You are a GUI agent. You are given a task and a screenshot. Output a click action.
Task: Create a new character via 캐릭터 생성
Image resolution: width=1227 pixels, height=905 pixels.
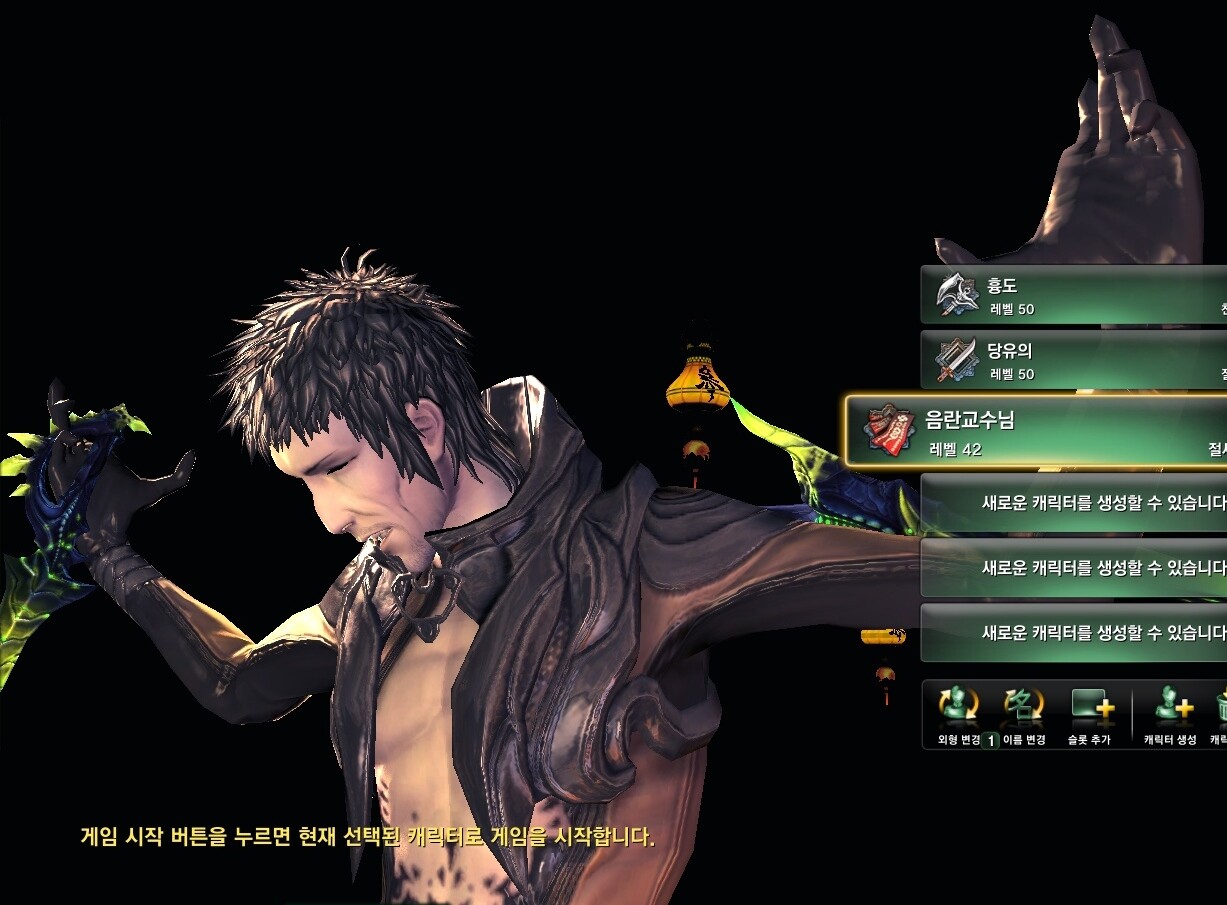1171,714
